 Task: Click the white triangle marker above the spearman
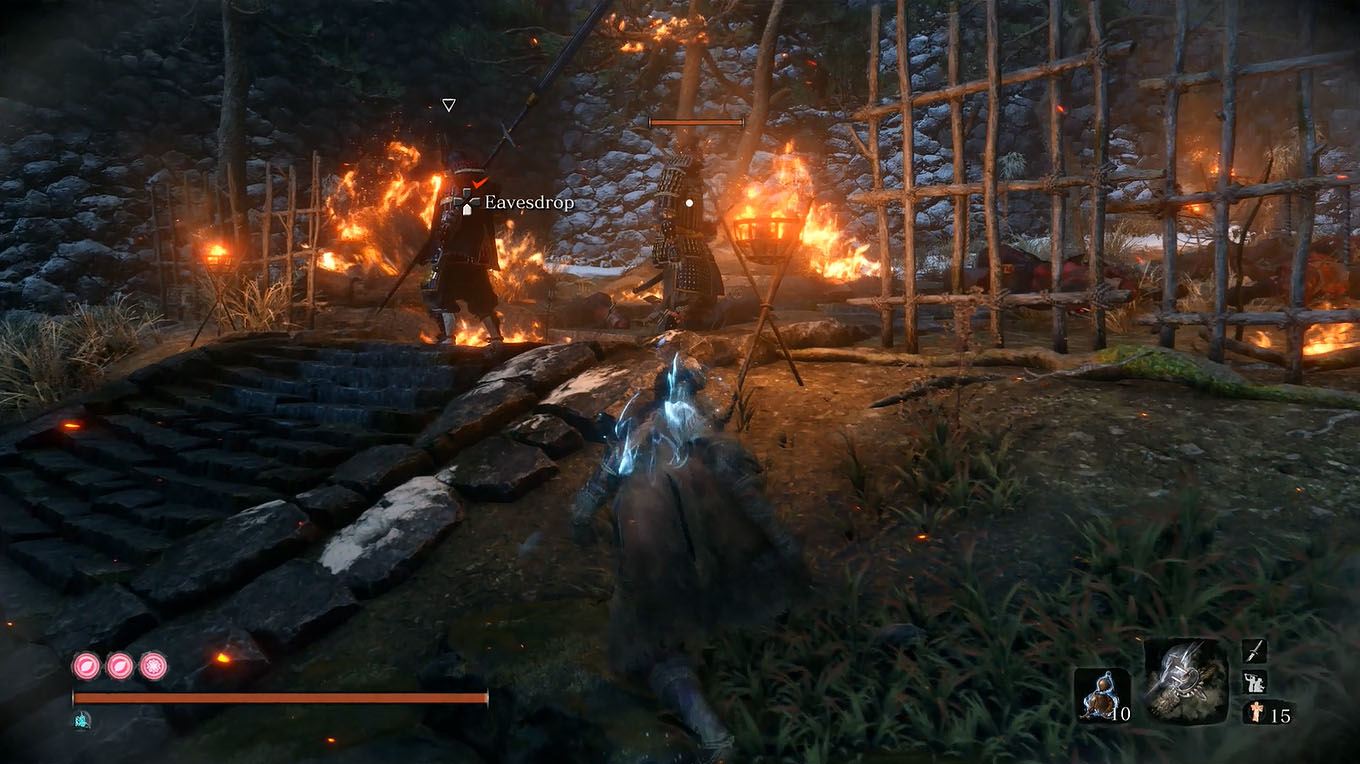click(450, 103)
